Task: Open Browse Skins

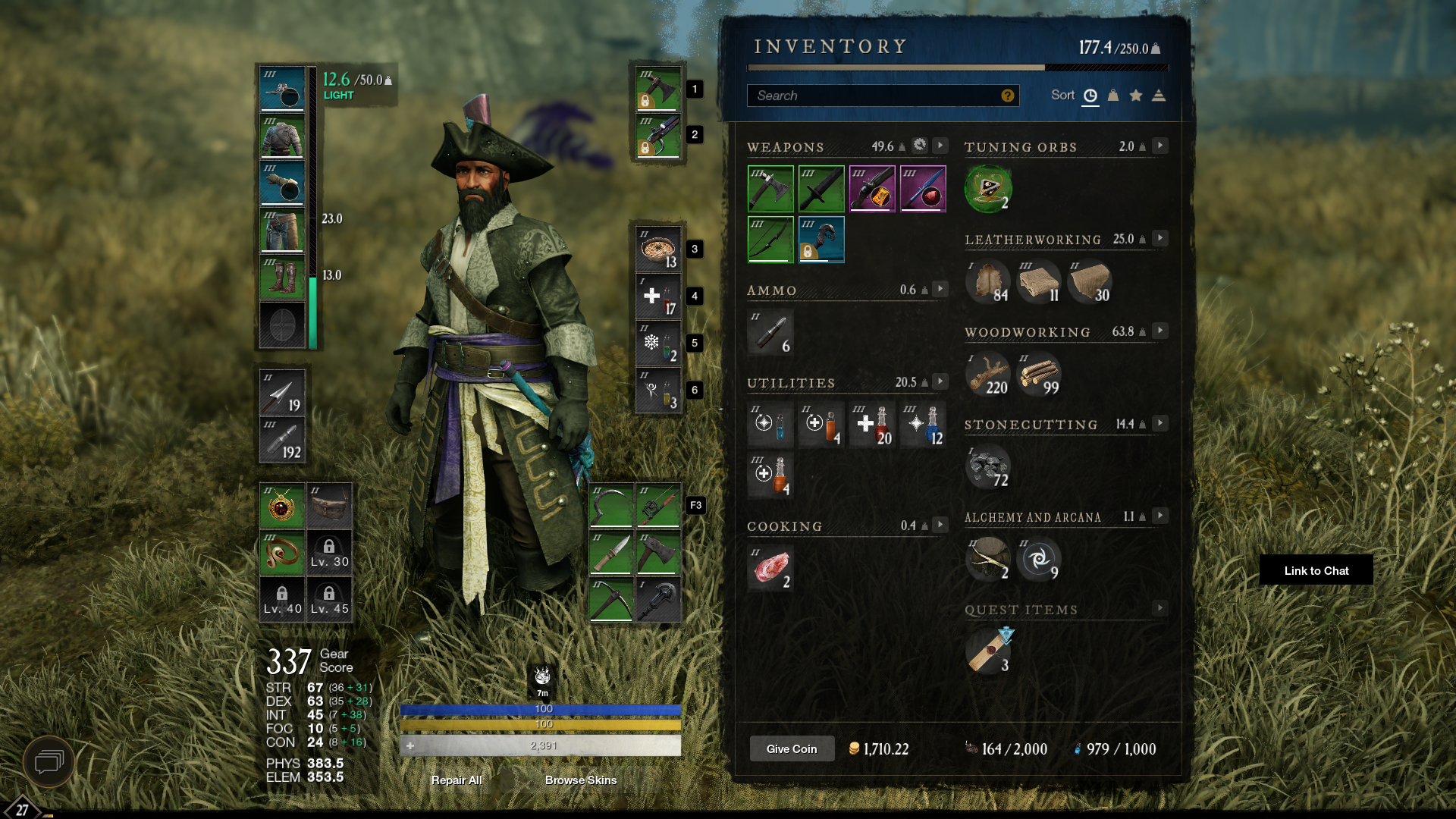Action: pyautogui.click(x=580, y=780)
